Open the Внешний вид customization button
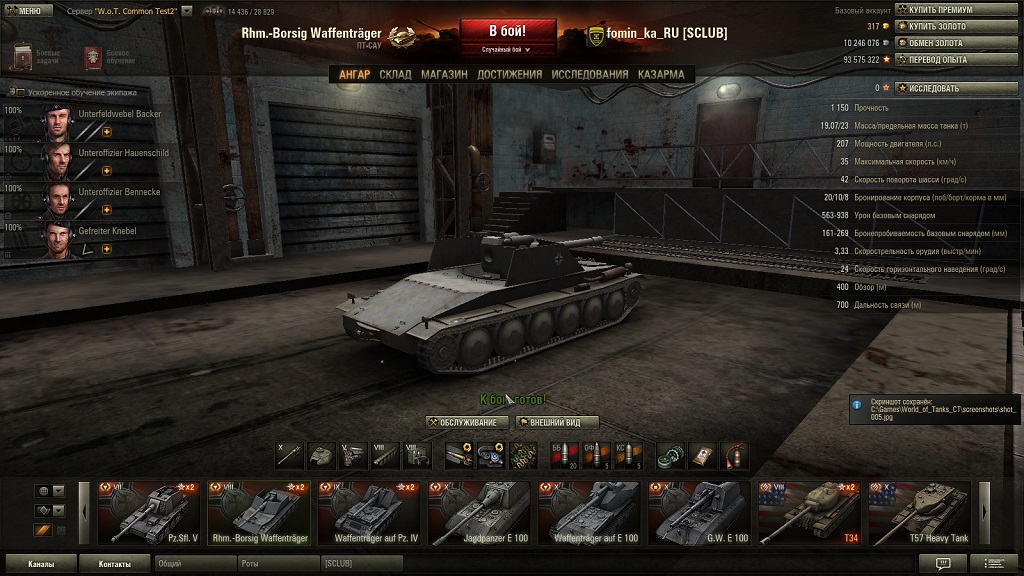This screenshot has height=576, width=1024. coord(556,422)
